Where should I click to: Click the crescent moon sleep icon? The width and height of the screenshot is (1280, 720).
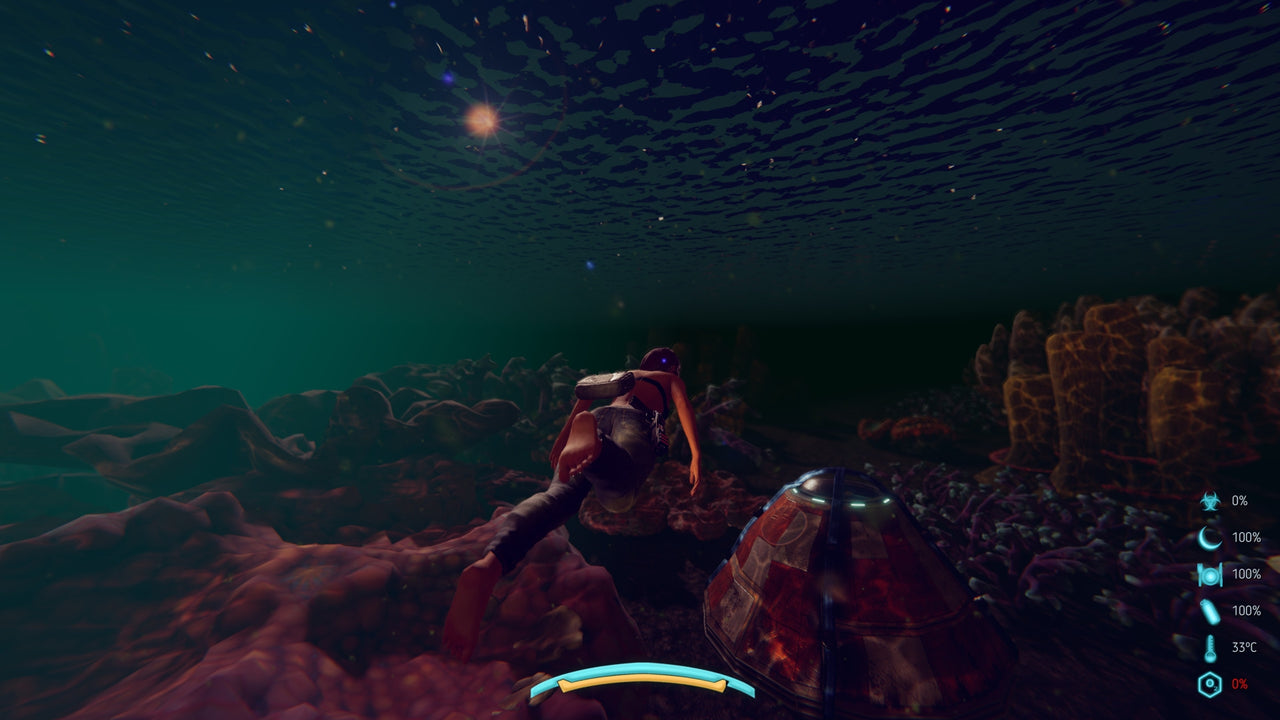click(1210, 538)
